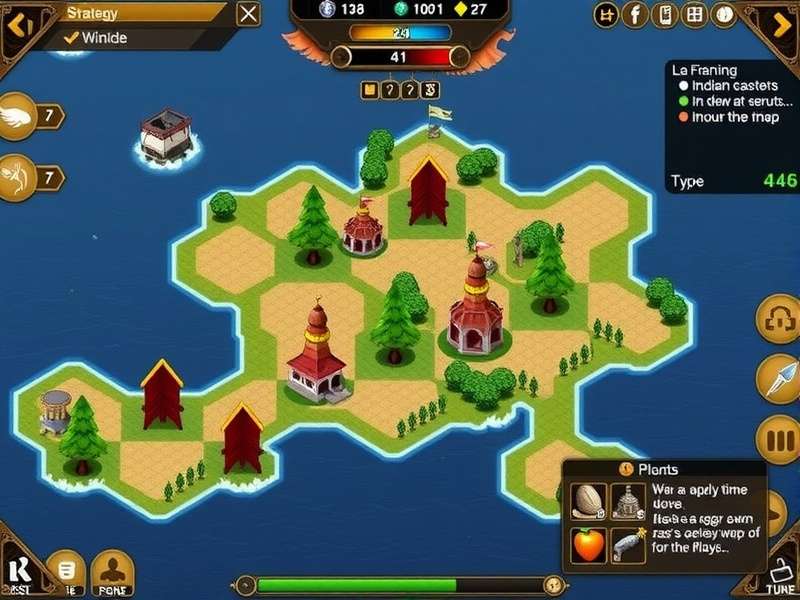Image resolution: width=800 pixels, height=600 pixels.
Task: Select the 'Inour the tnap' legend entry
Action: coord(727,117)
